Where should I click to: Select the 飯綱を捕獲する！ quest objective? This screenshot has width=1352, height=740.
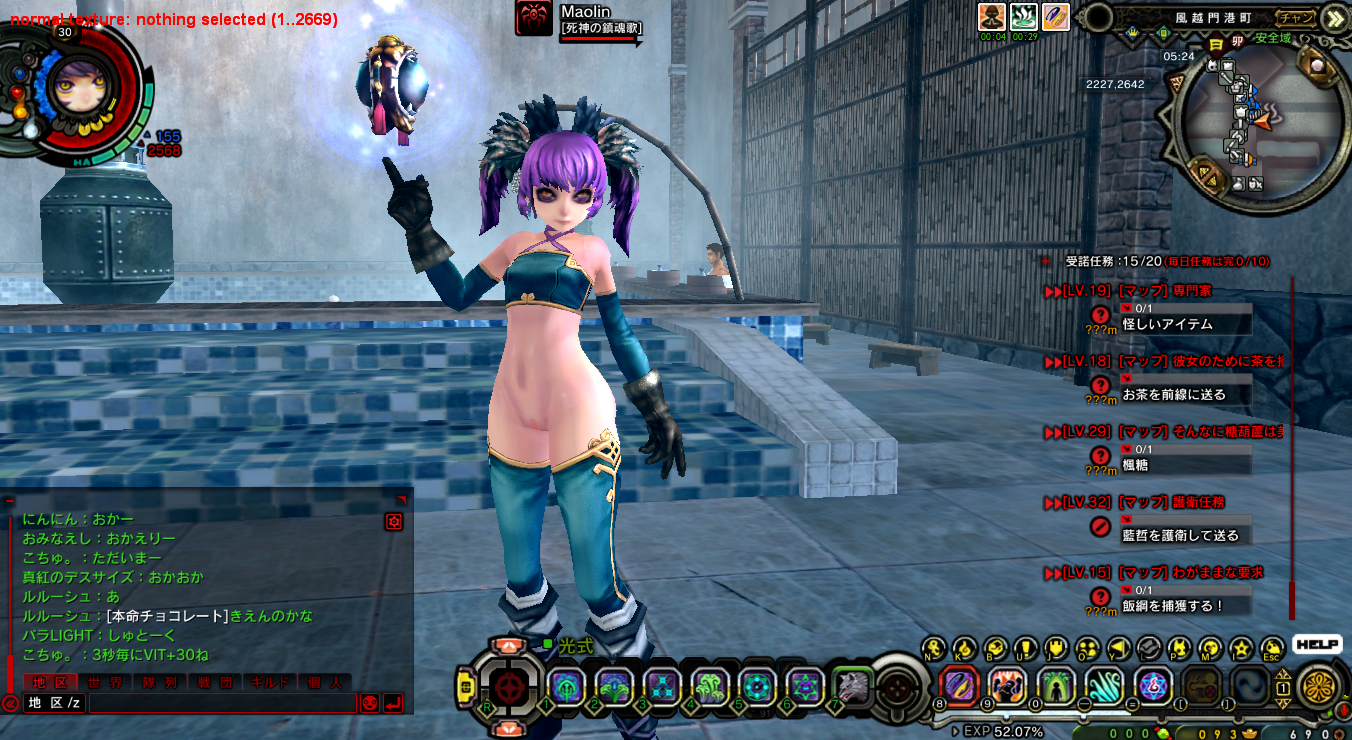[1172, 605]
